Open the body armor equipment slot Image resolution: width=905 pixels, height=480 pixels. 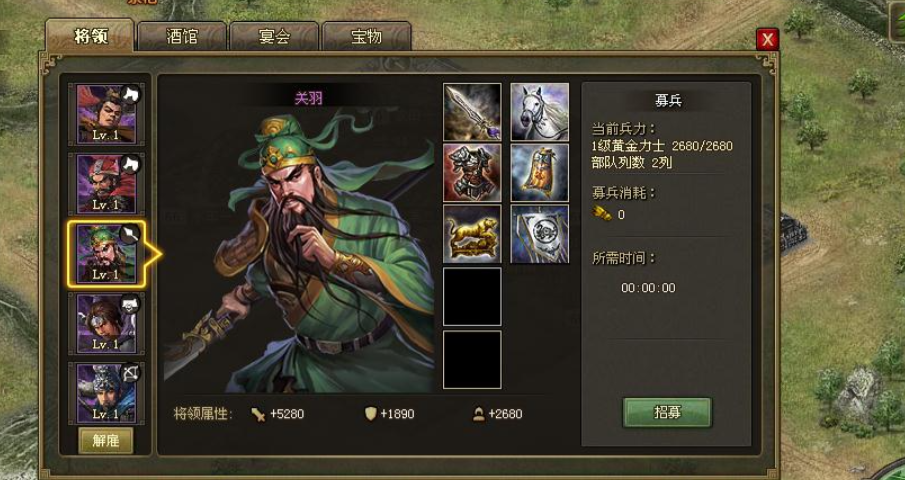pos(472,173)
